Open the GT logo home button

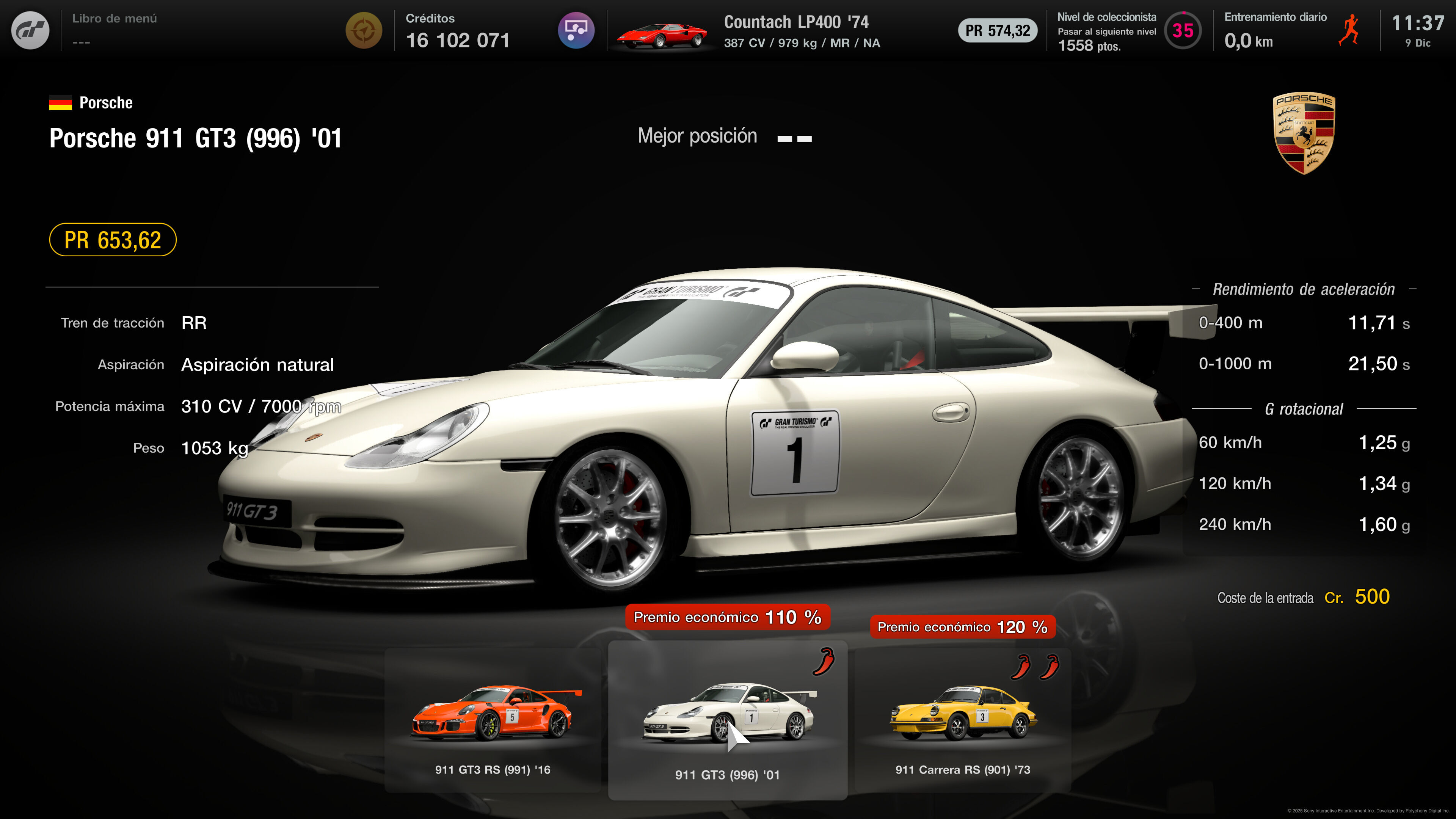30,30
